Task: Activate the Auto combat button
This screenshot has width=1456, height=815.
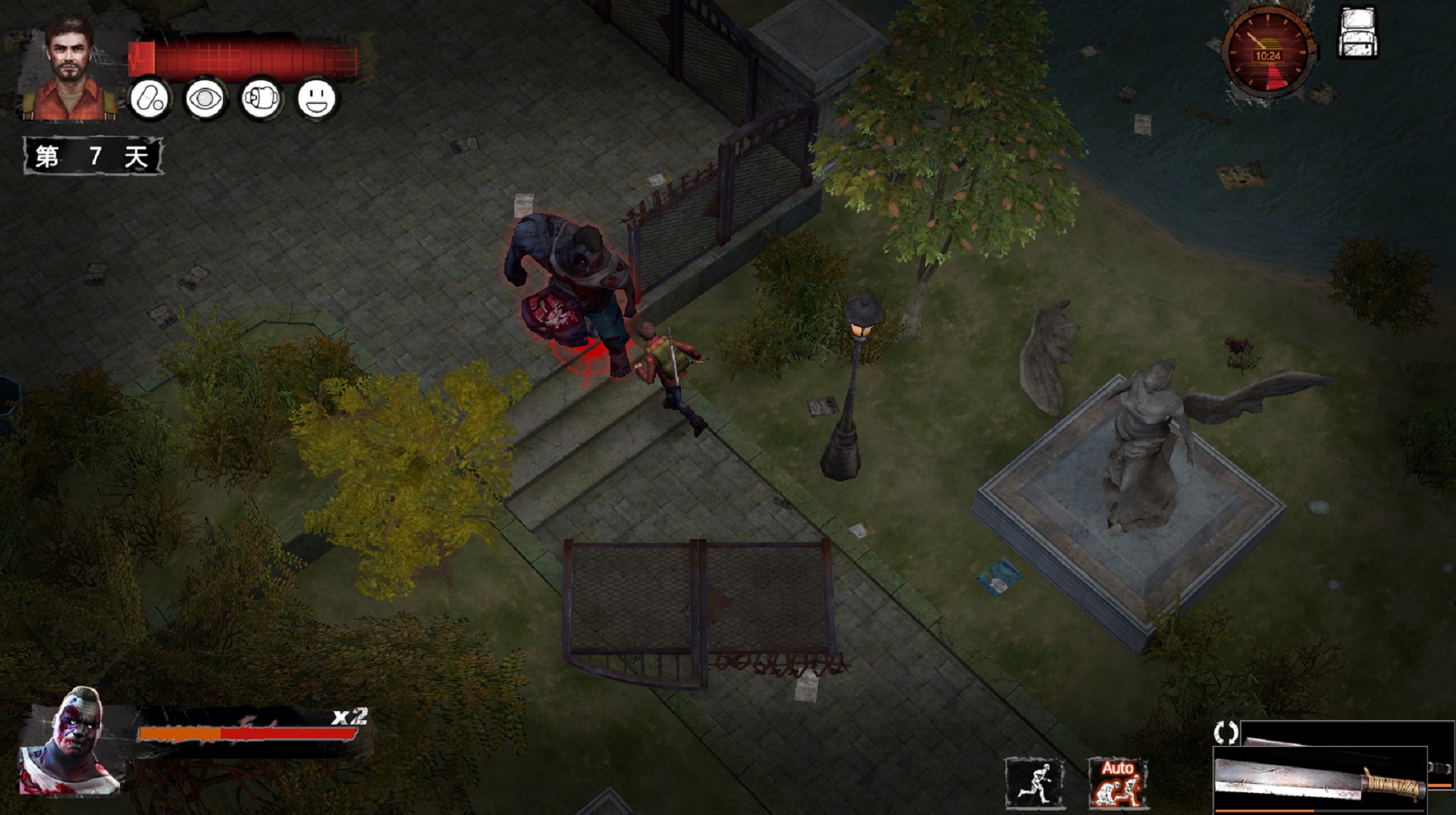Action: click(1117, 783)
